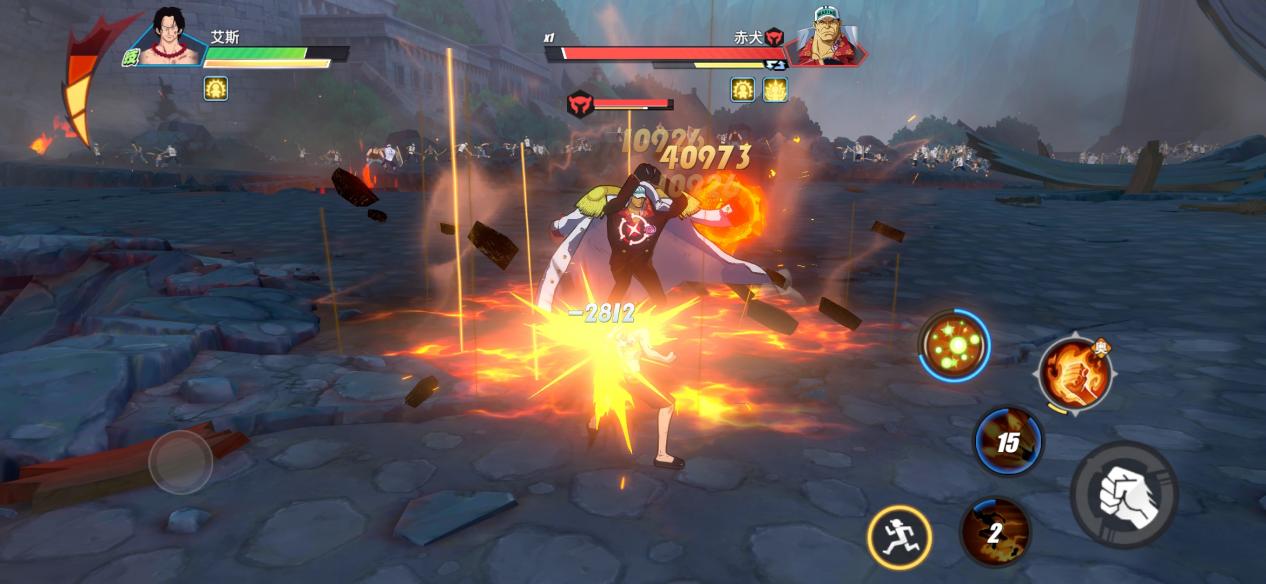Select the skill showing cooldown 2

pyautogui.click(x=995, y=532)
